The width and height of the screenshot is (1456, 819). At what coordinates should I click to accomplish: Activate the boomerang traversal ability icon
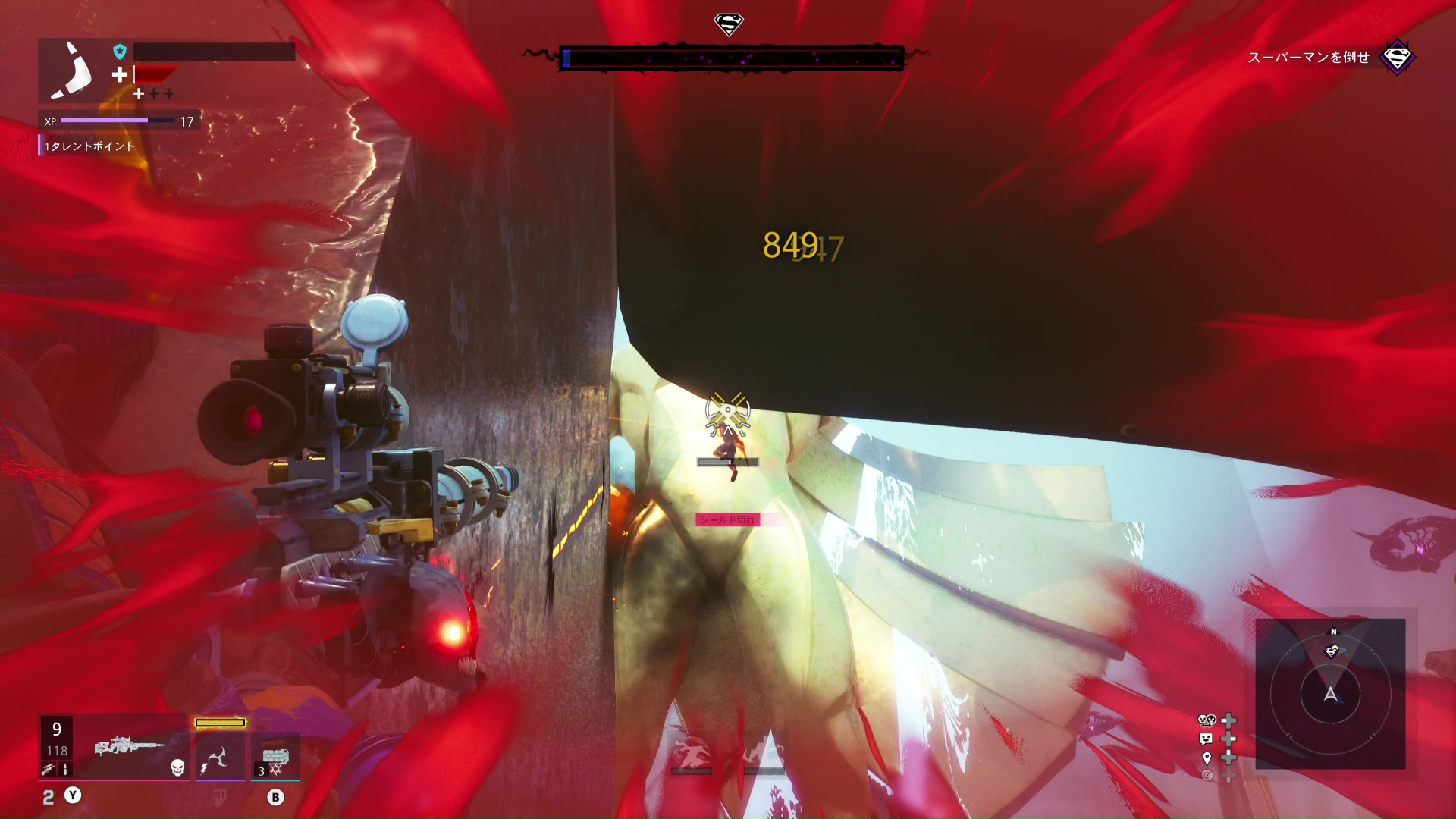click(219, 756)
